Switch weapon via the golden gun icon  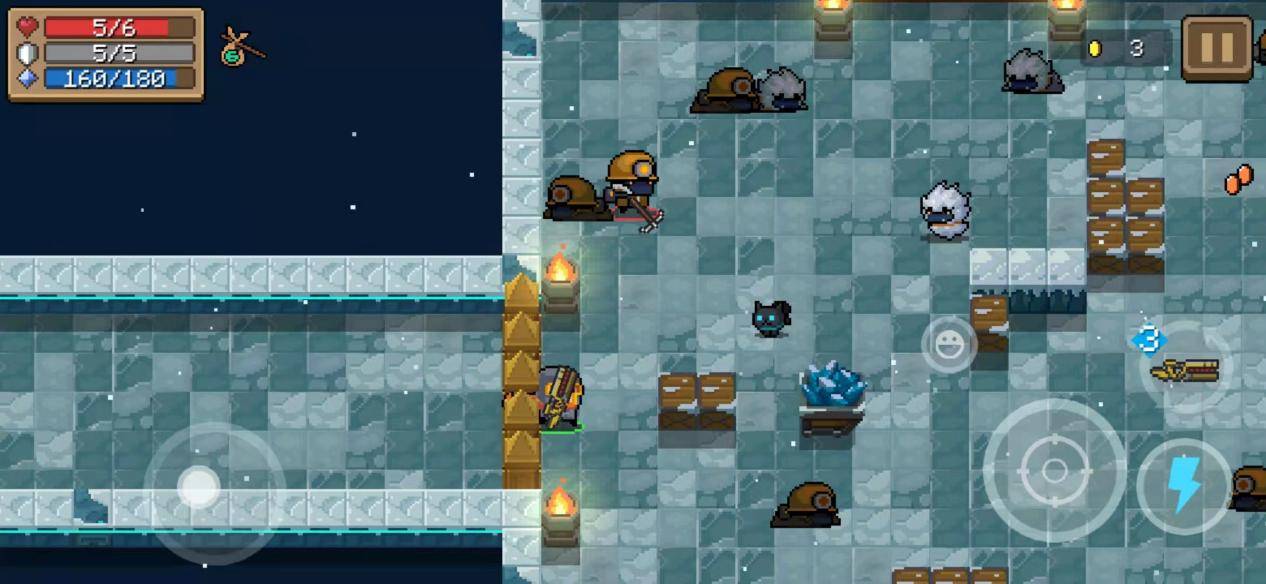coord(1185,369)
